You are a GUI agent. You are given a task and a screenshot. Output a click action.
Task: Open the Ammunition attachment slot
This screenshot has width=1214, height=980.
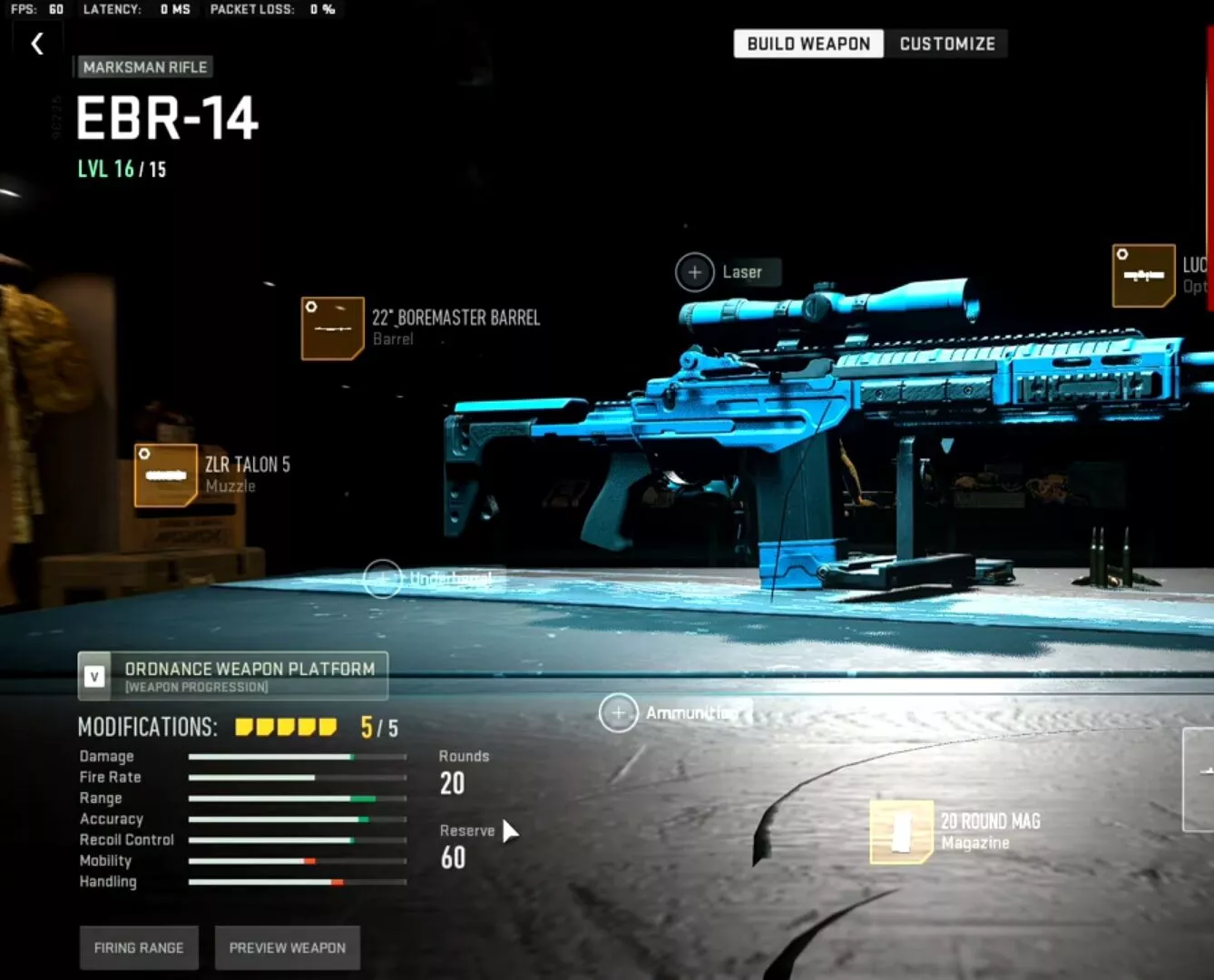click(x=619, y=713)
